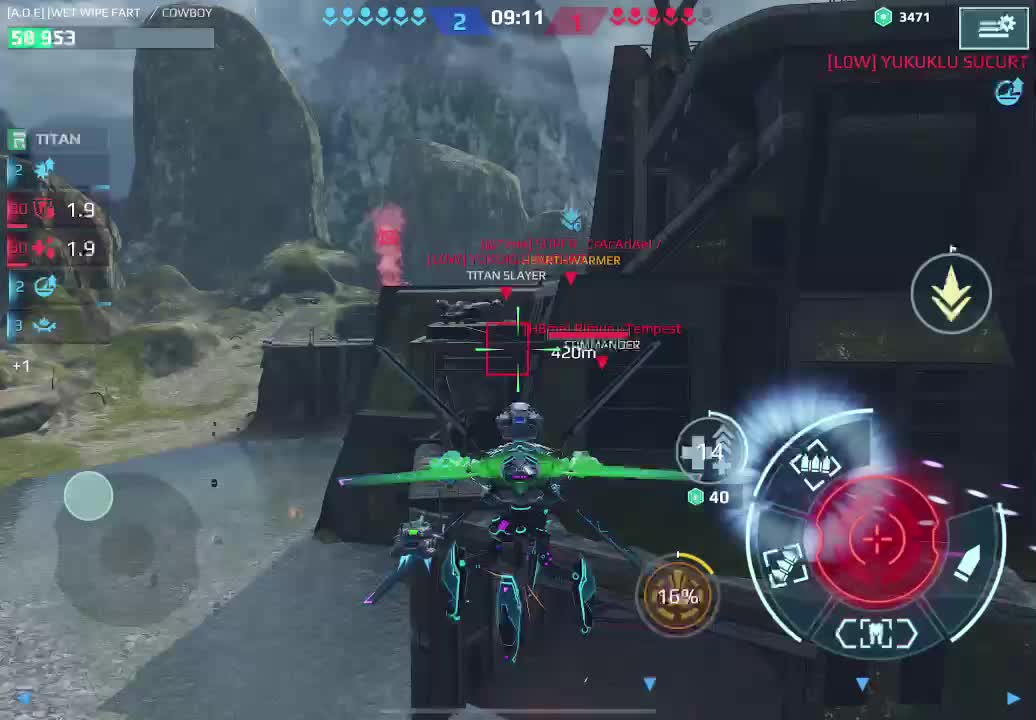The width and height of the screenshot is (1036, 720).
Task: Select the red shield effect row
Action: pos(56,210)
